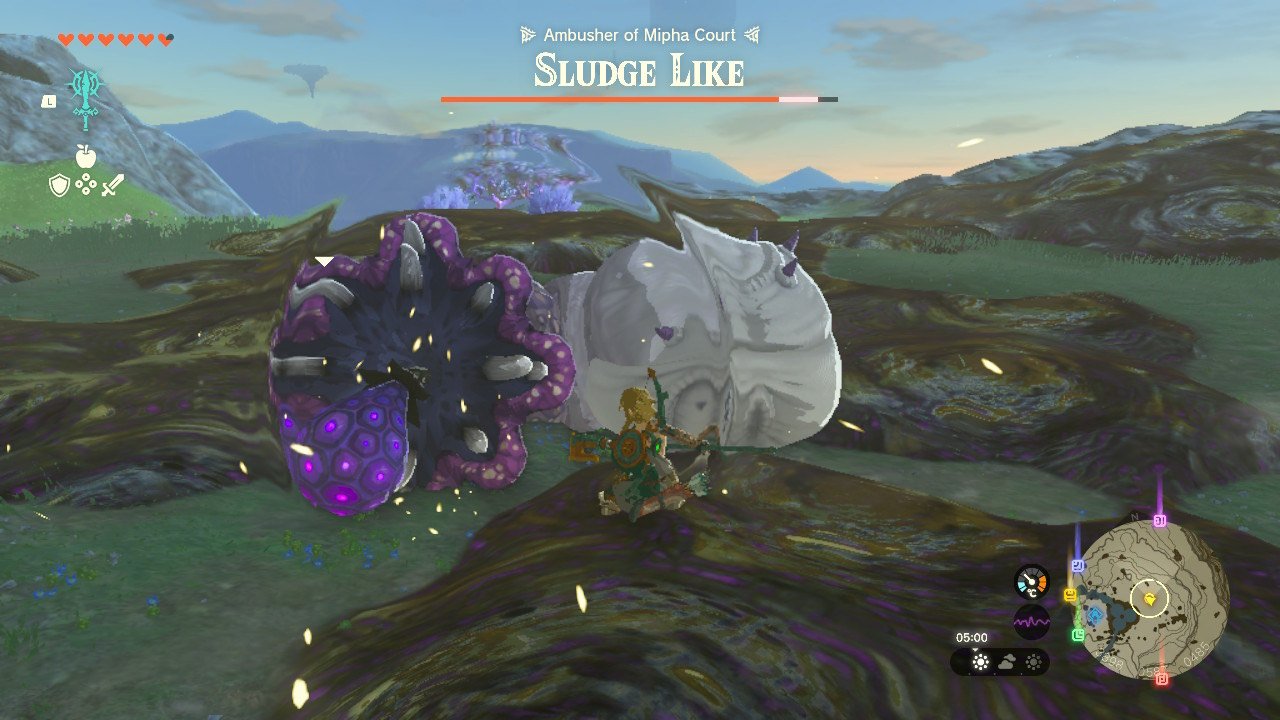Select the sword weapon icon

tap(112, 185)
